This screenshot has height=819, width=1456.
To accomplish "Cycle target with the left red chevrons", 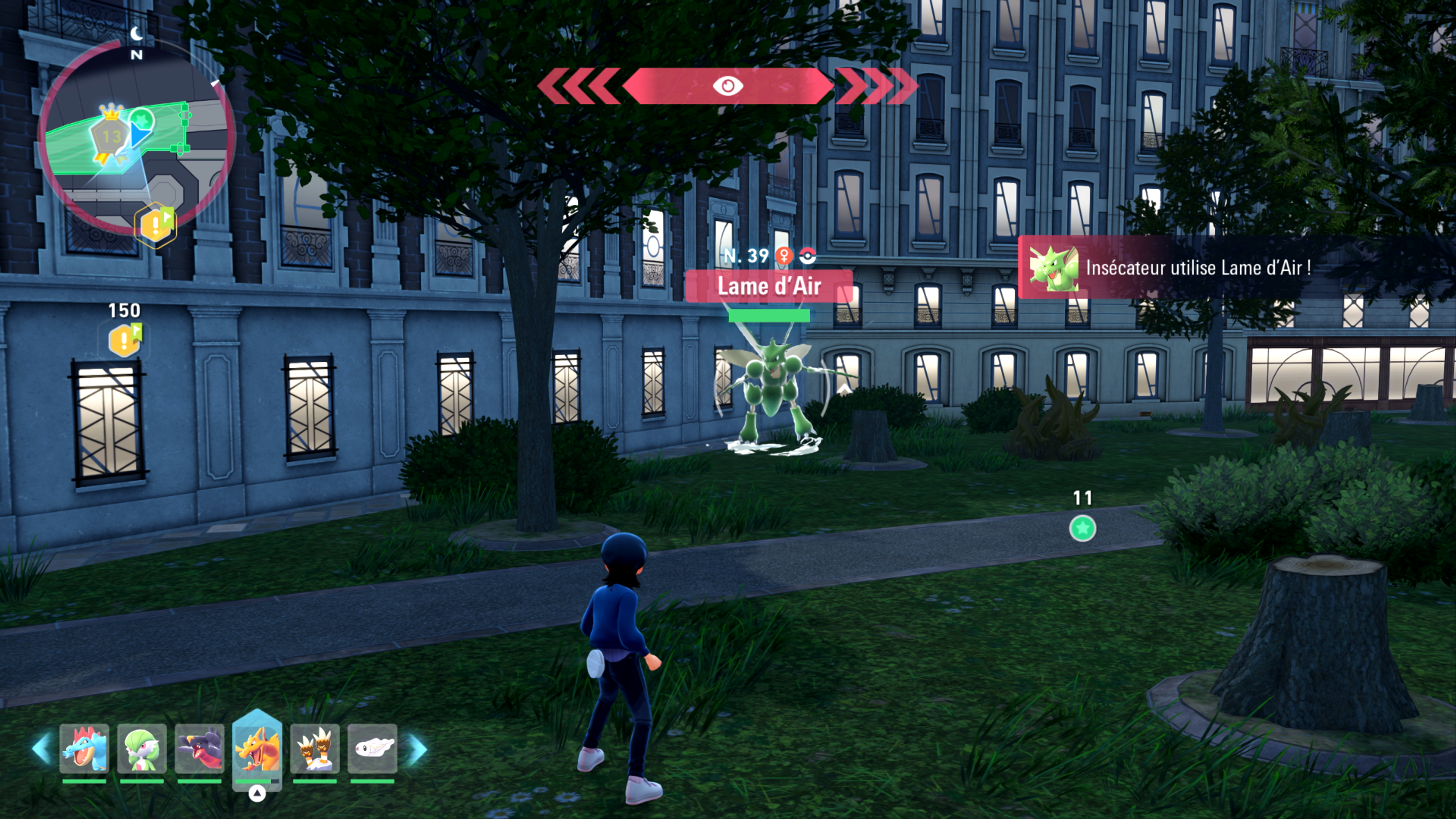I will [x=579, y=86].
